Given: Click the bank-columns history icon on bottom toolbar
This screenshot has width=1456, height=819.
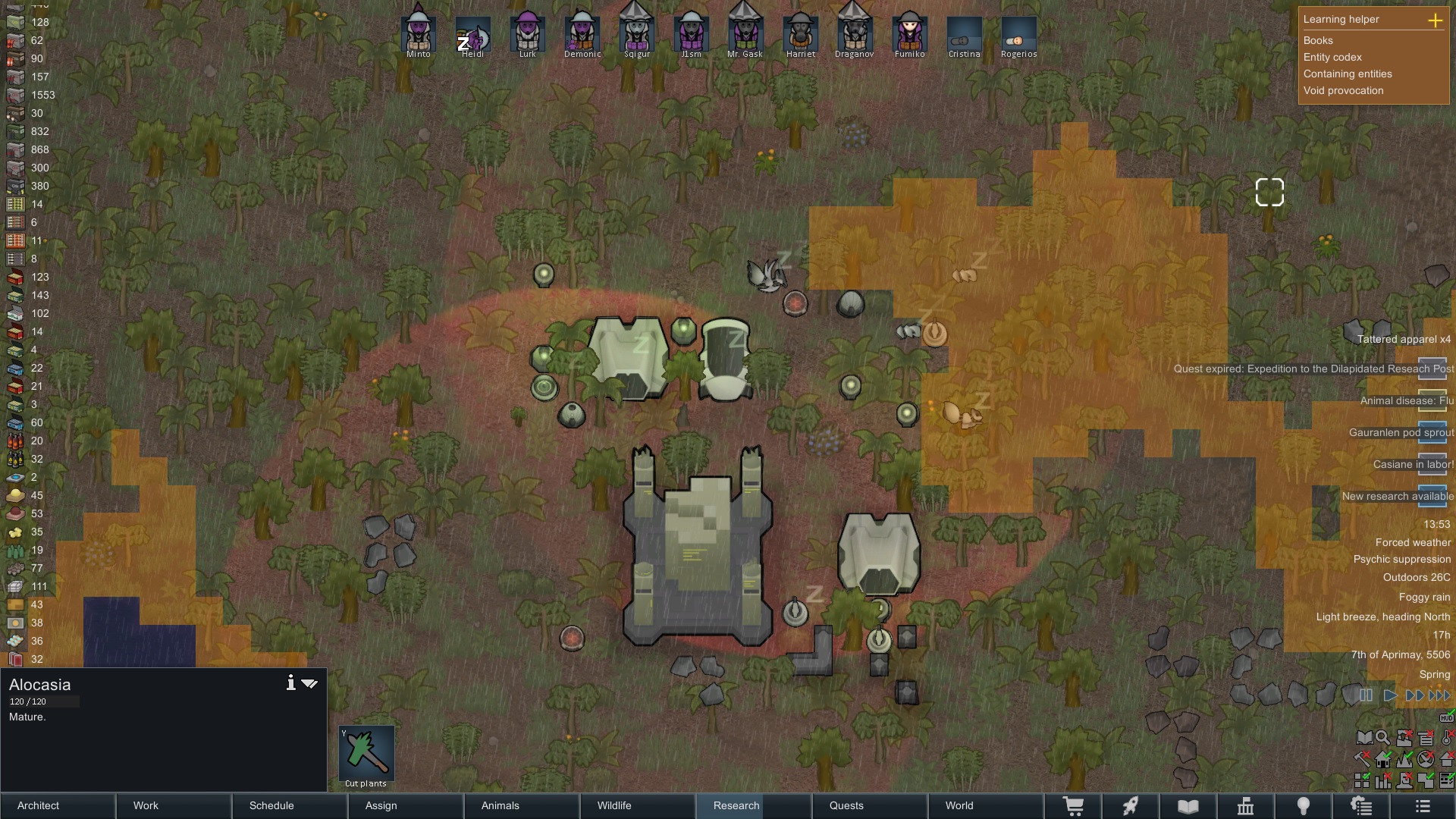Looking at the screenshot, I should (x=1247, y=806).
